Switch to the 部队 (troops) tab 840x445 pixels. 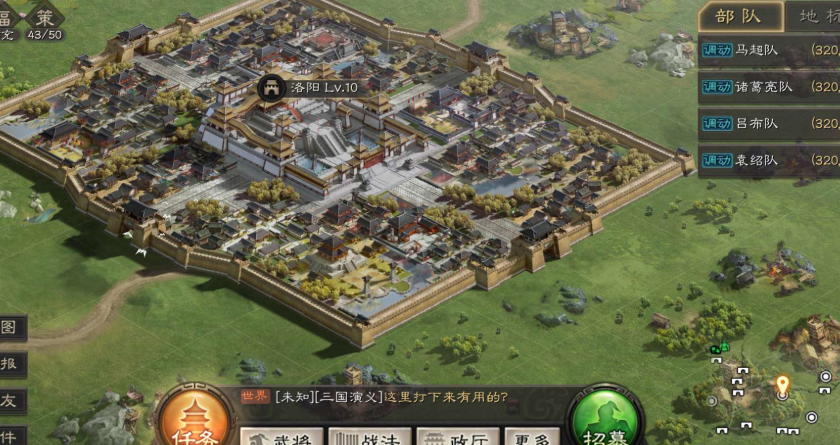click(738, 16)
